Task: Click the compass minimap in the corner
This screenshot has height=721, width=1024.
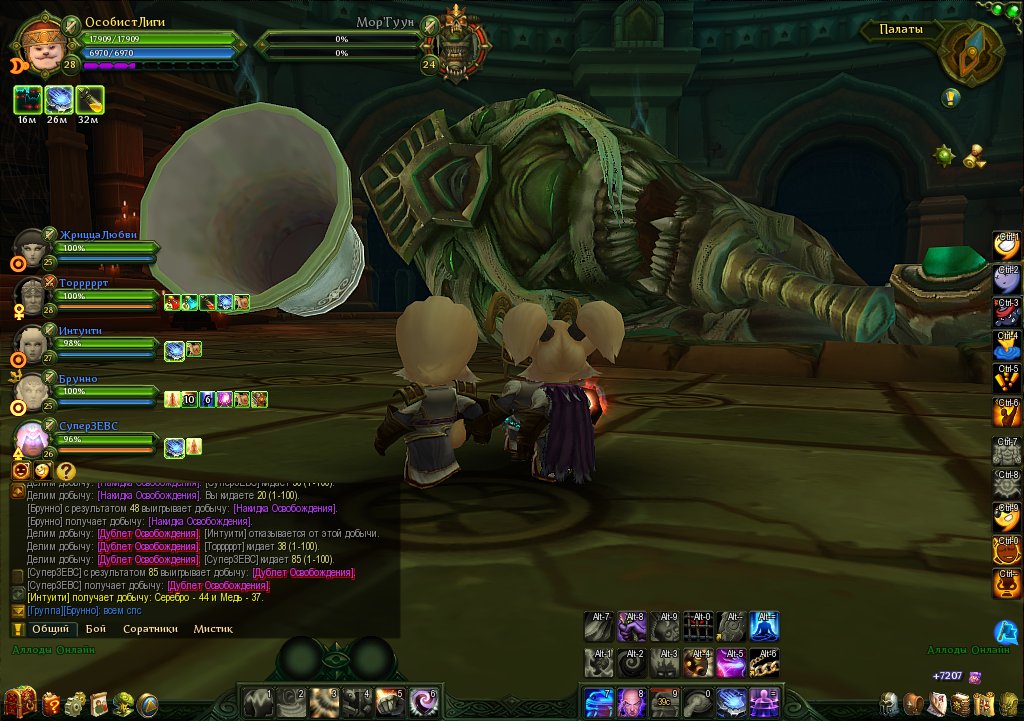Action: click(968, 54)
